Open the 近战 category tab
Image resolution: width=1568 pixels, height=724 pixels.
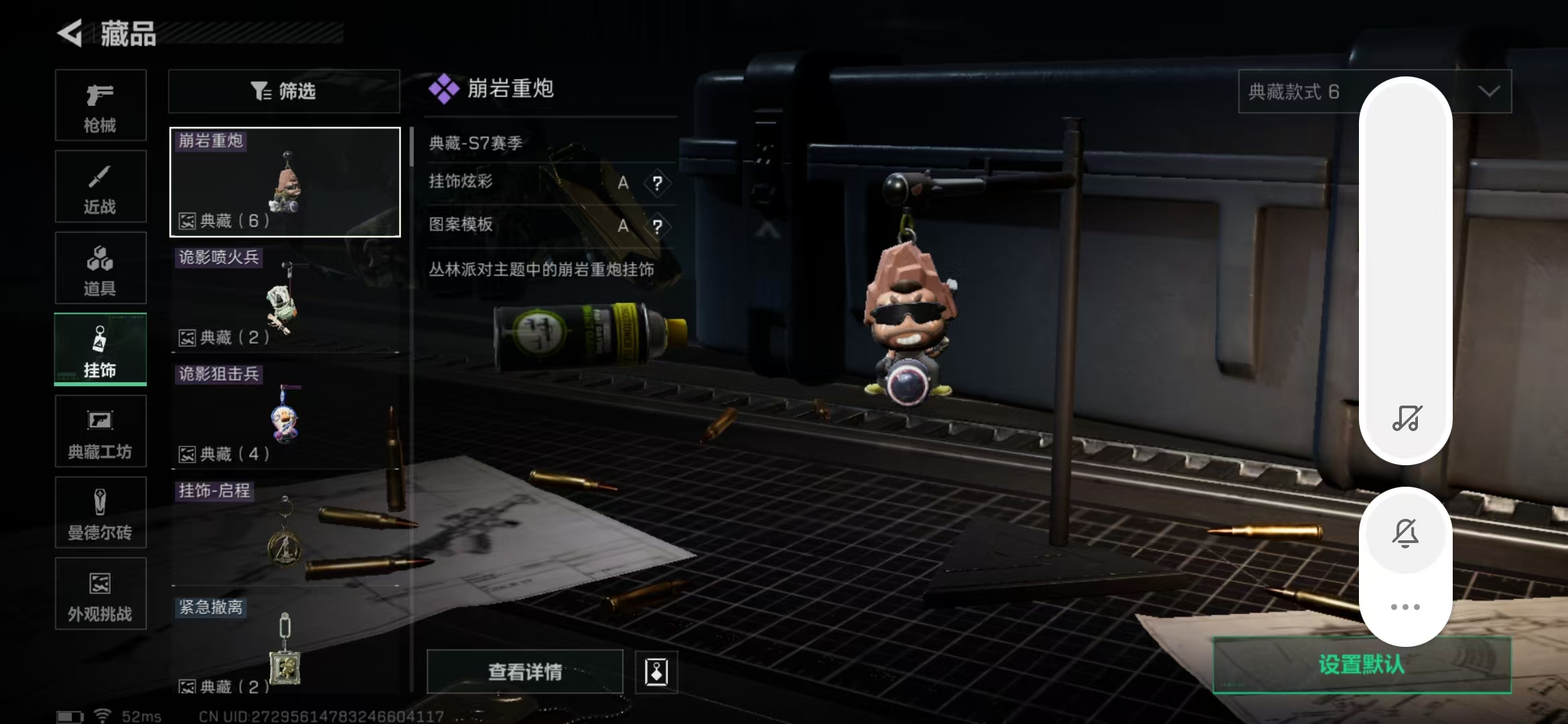[101, 187]
